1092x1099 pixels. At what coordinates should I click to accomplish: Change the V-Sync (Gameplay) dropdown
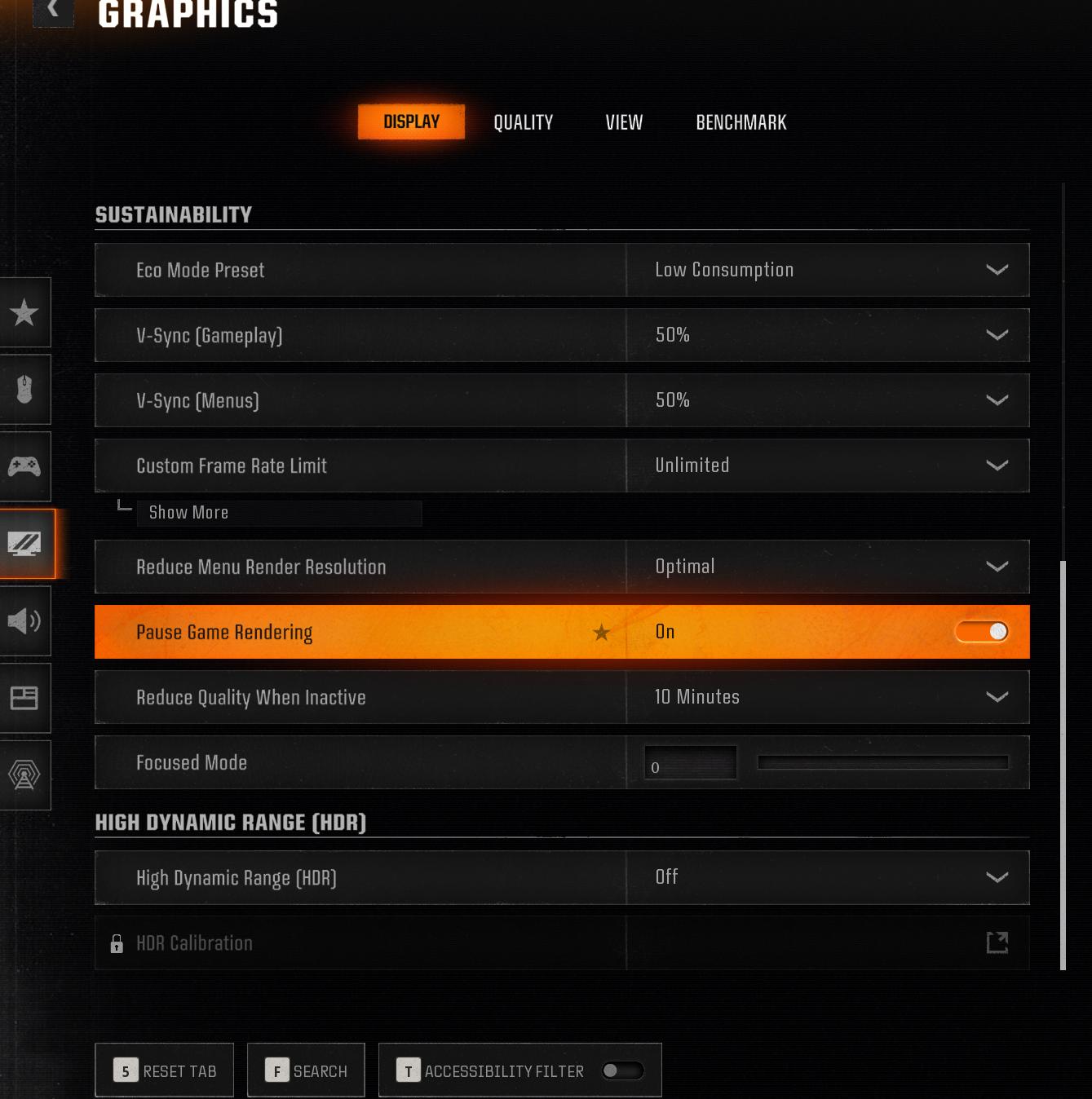pos(827,335)
